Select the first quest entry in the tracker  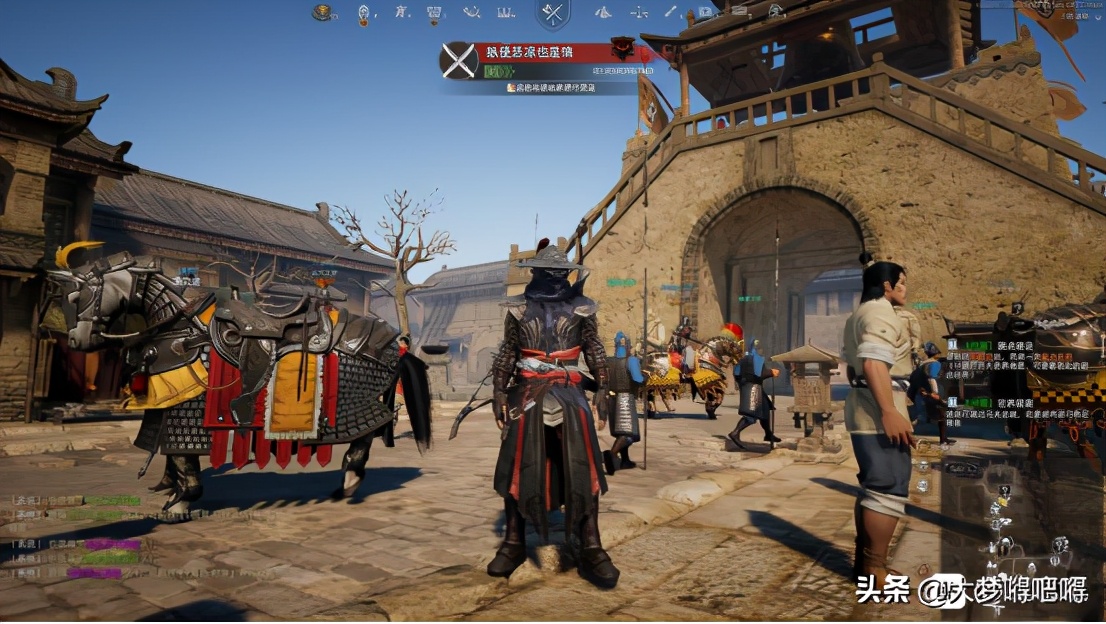[x=1020, y=355]
